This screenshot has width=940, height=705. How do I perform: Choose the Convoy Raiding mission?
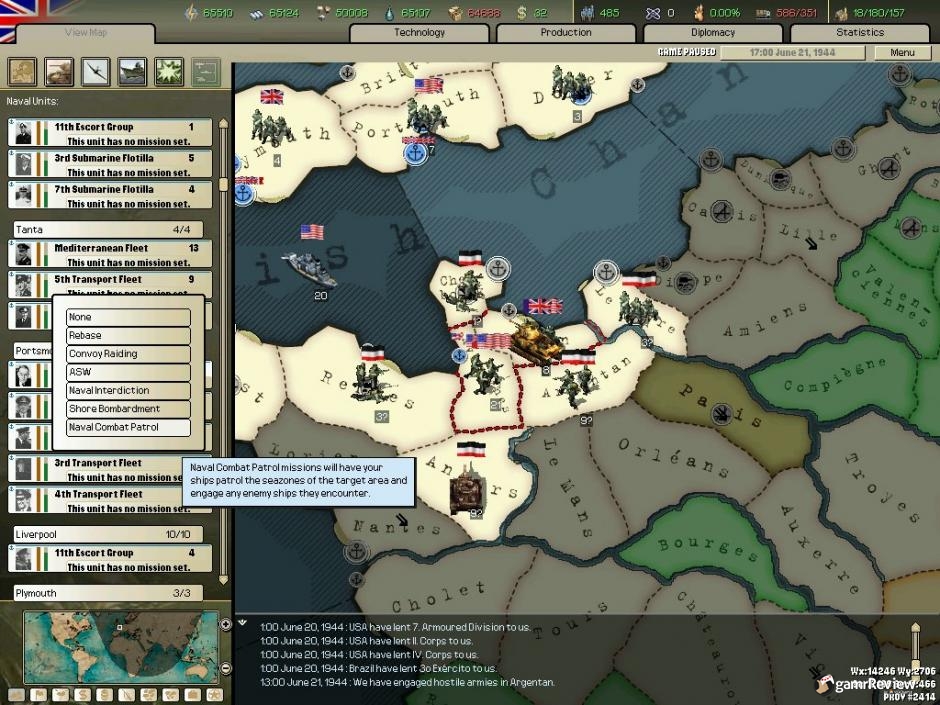click(128, 354)
